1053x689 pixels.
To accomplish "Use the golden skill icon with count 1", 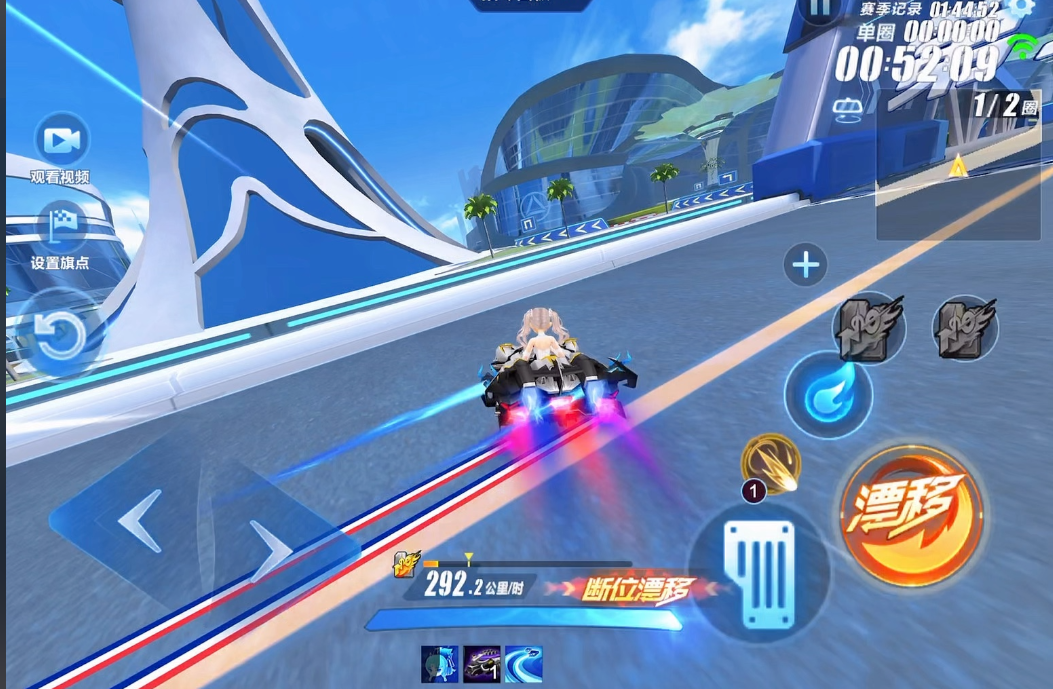I will (x=771, y=464).
